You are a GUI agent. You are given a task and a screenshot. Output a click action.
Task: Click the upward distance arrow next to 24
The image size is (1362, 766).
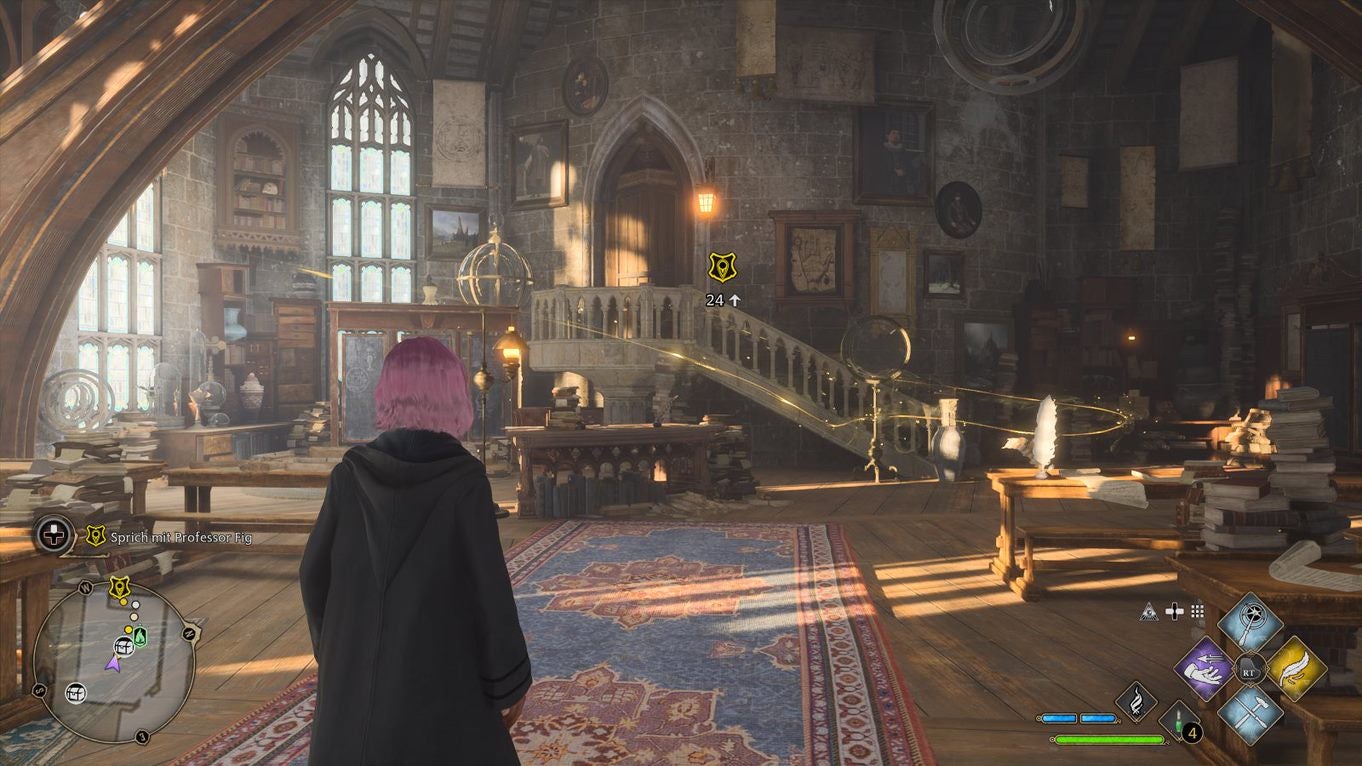point(735,299)
